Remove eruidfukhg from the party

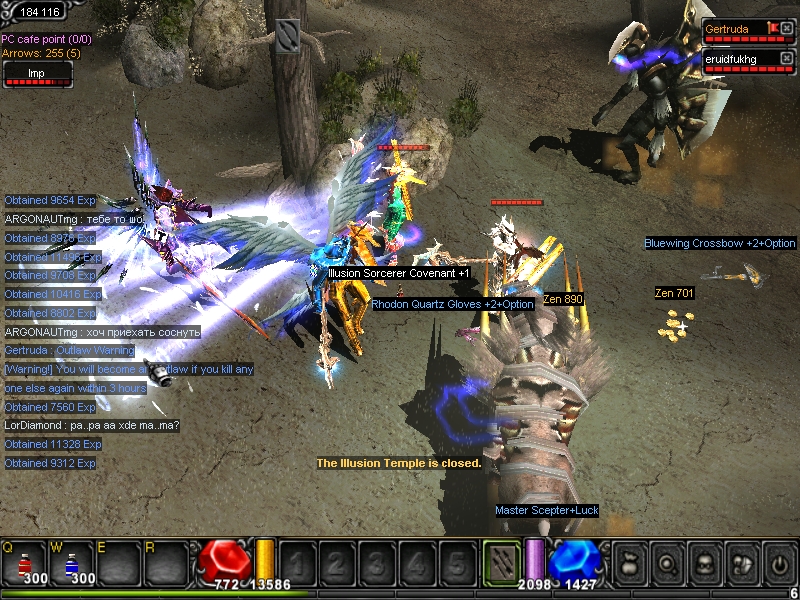pos(788,58)
